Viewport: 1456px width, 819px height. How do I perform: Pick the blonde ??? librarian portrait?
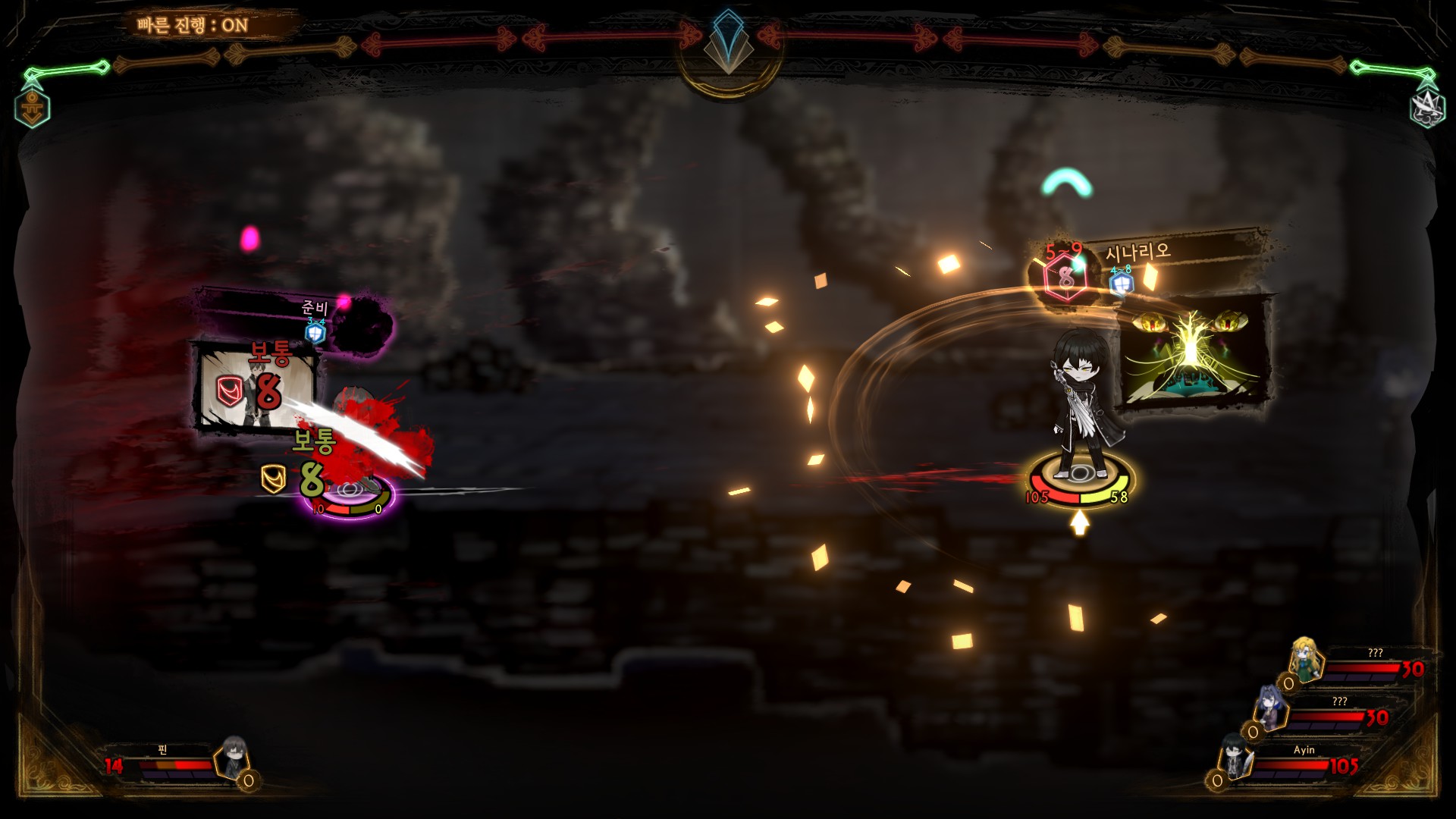1306,658
